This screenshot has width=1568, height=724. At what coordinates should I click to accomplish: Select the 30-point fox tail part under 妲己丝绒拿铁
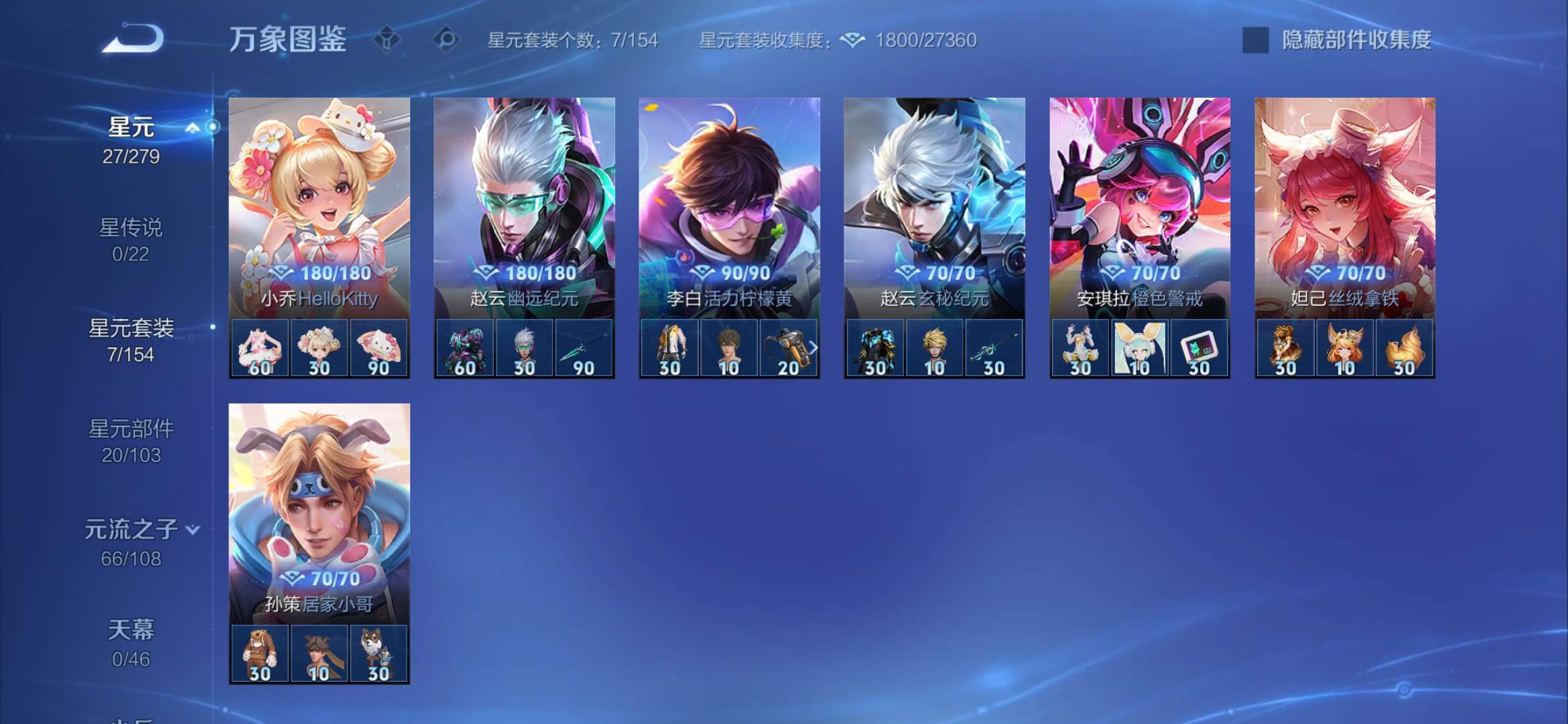click(1404, 347)
